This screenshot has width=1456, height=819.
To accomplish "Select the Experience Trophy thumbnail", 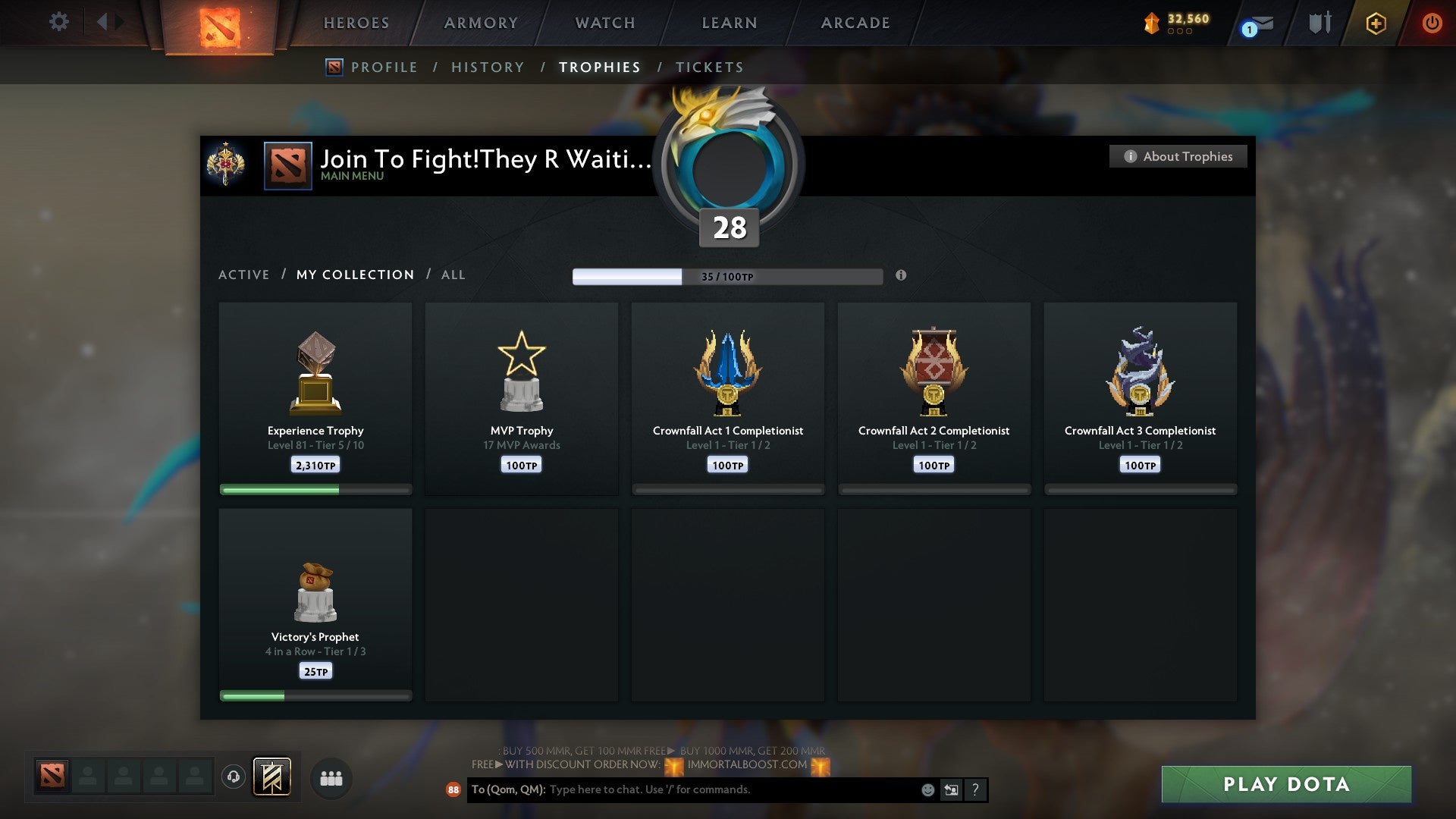I will coord(315,372).
